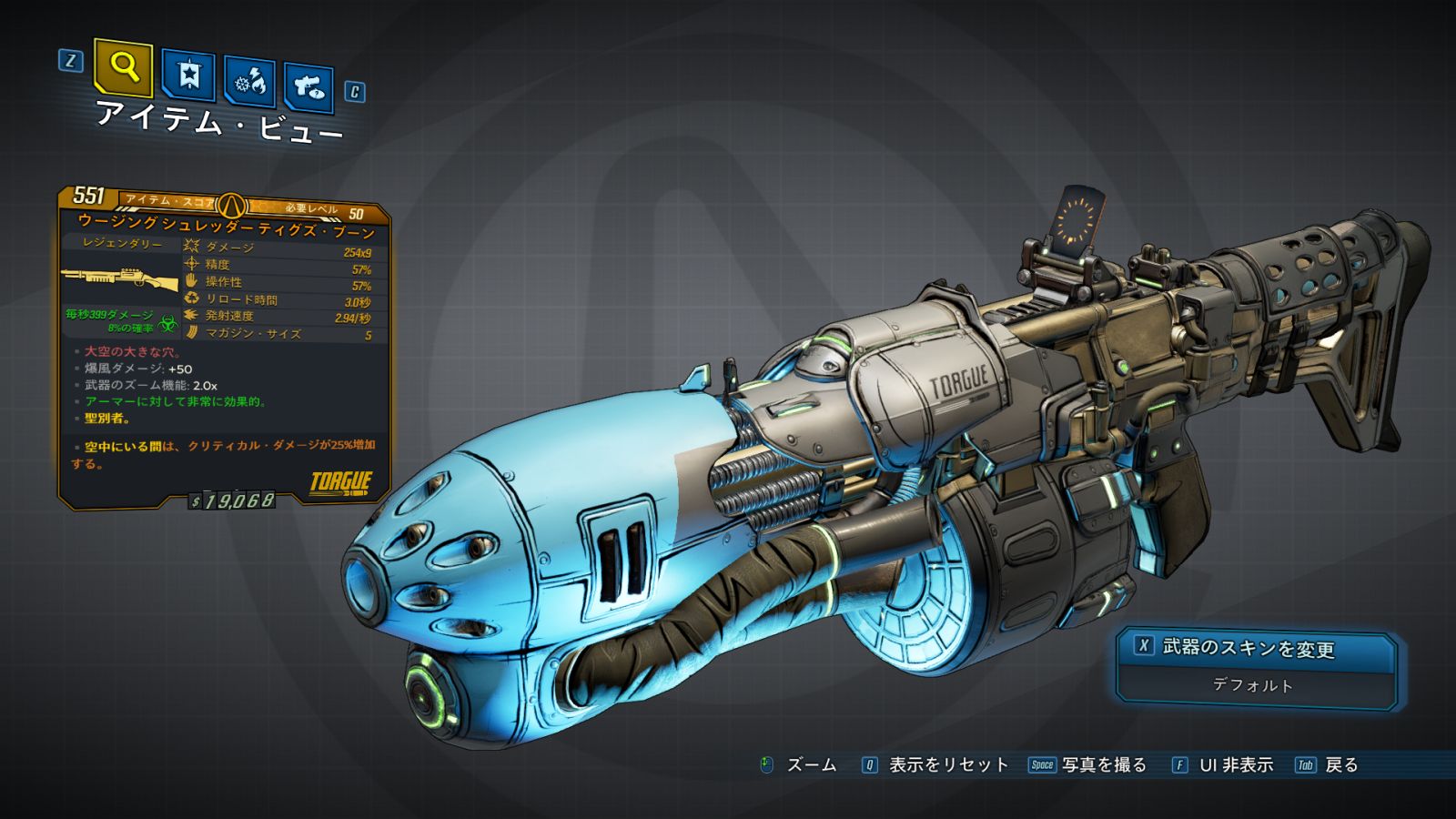Select the magnifying glass Item View tab

(123, 67)
